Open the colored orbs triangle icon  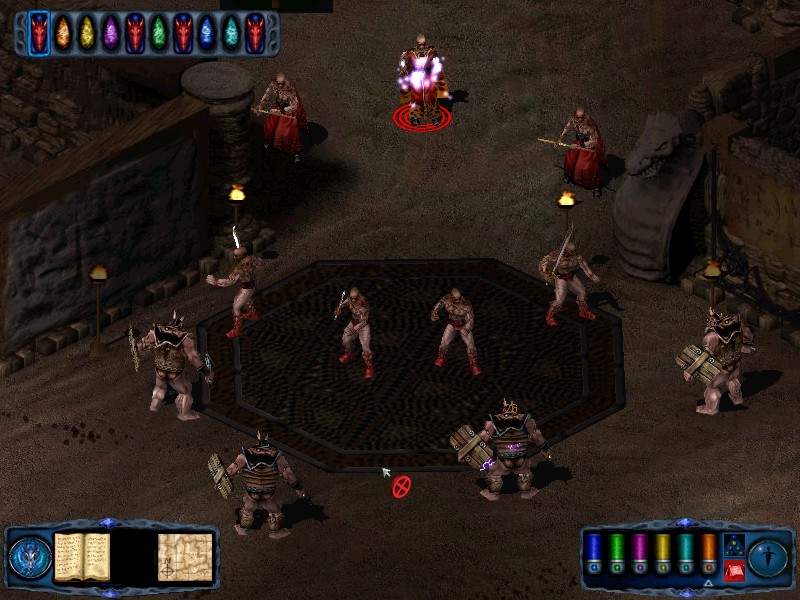point(733,545)
